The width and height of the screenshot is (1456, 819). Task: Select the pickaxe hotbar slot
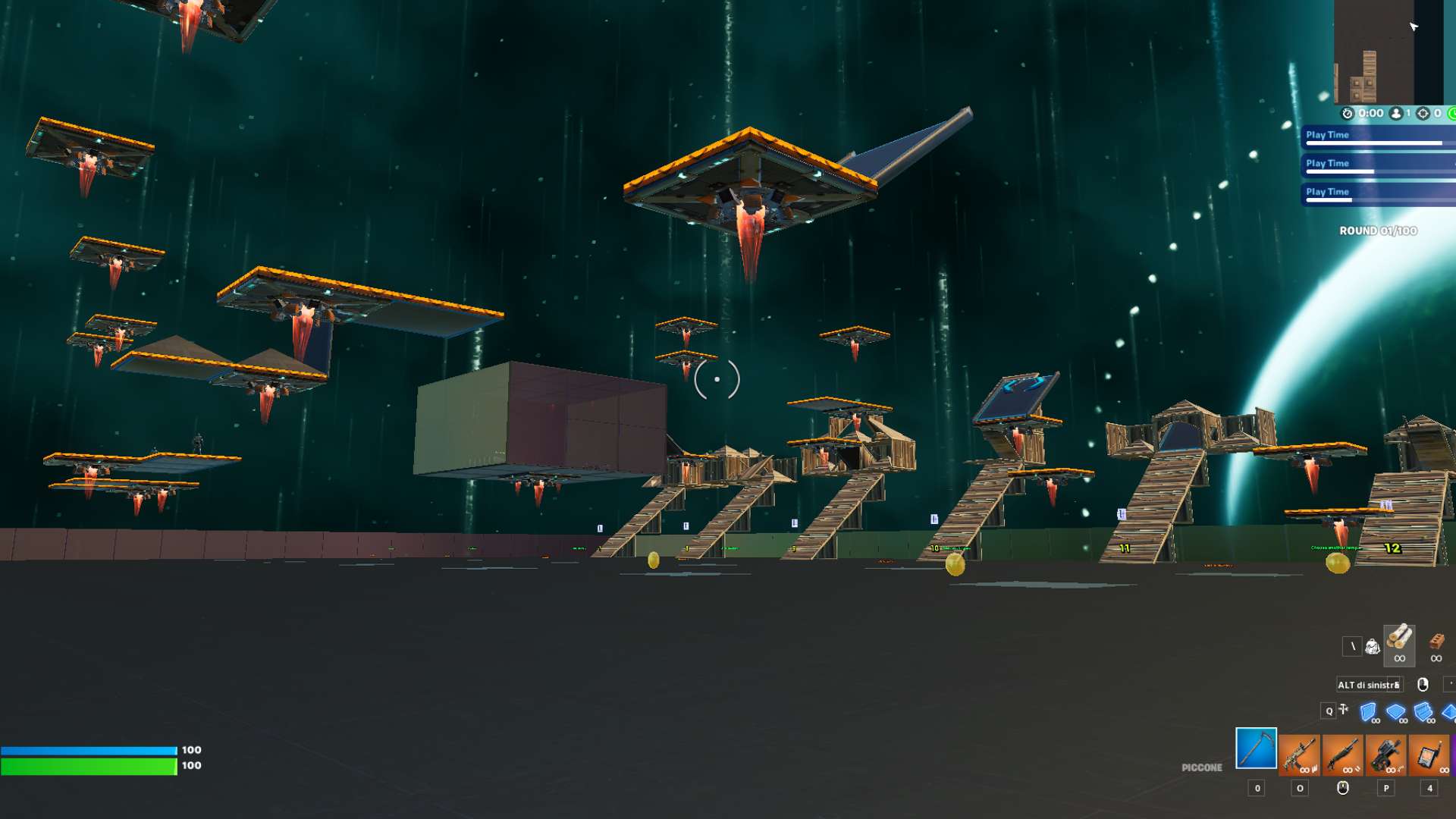(1256, 748)
